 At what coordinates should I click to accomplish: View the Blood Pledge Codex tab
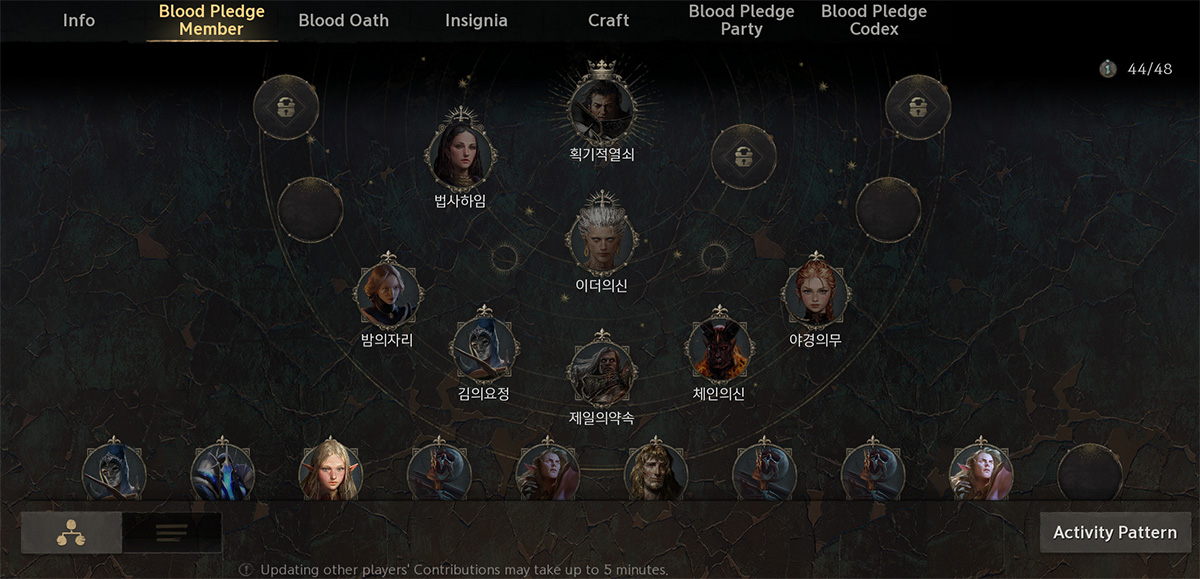[x=874, y=20]
